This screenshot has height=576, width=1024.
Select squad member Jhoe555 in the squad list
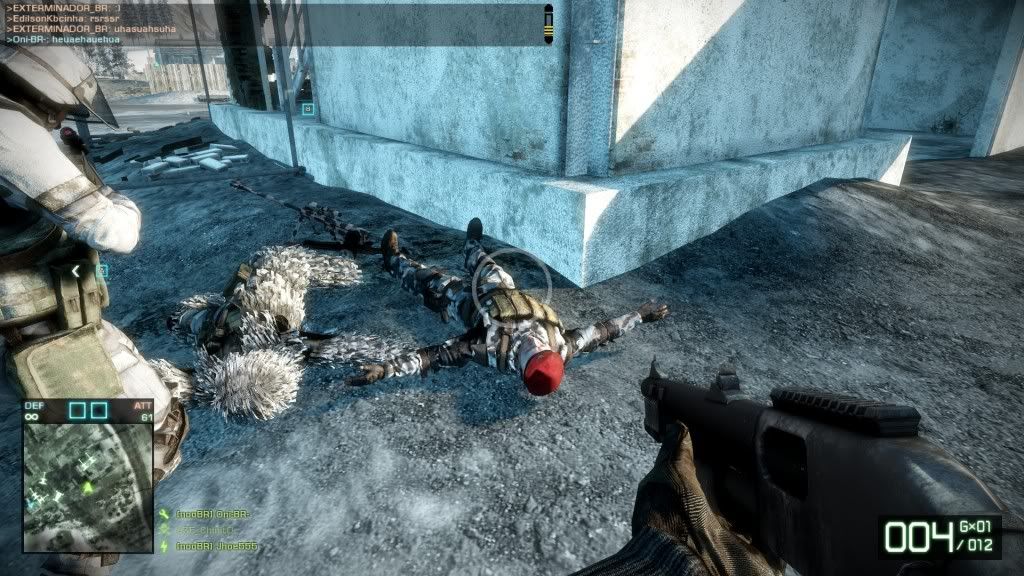point(216,547)
